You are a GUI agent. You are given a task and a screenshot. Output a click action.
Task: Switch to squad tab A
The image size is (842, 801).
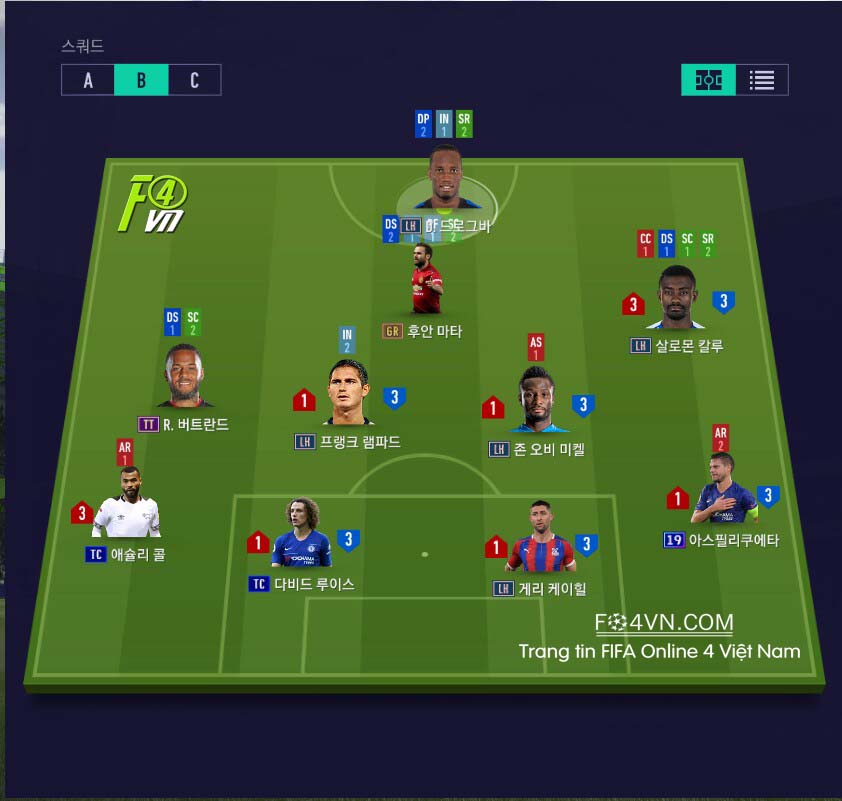88,80
